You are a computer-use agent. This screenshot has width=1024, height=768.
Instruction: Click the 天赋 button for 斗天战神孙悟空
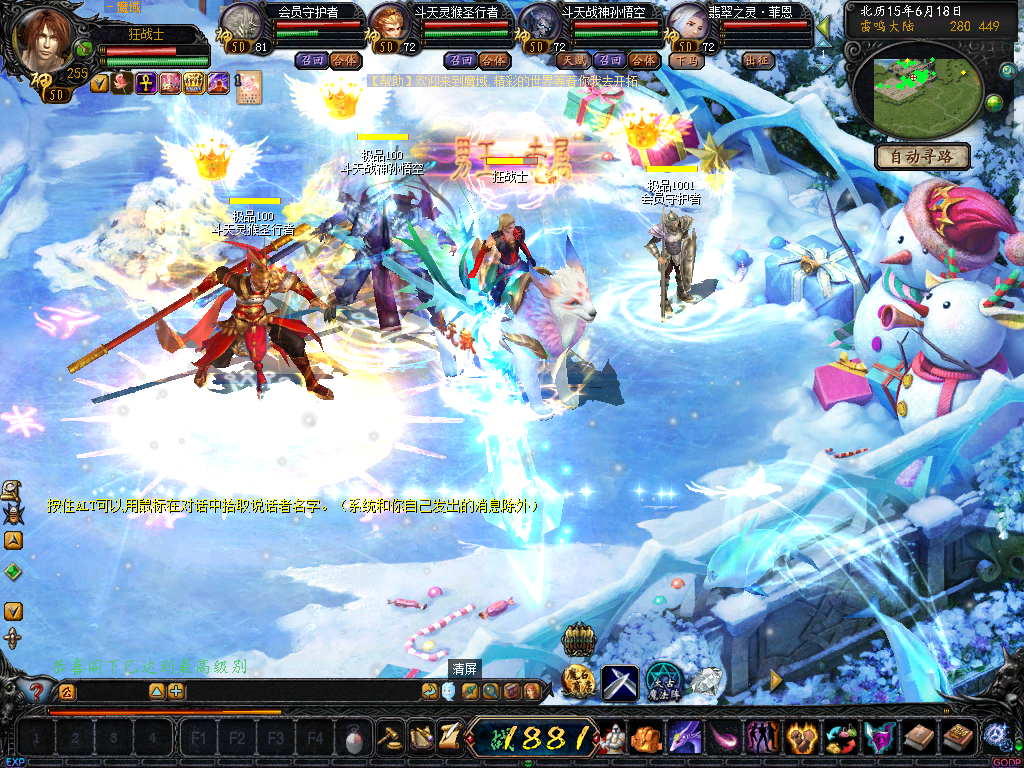(574, 60)
